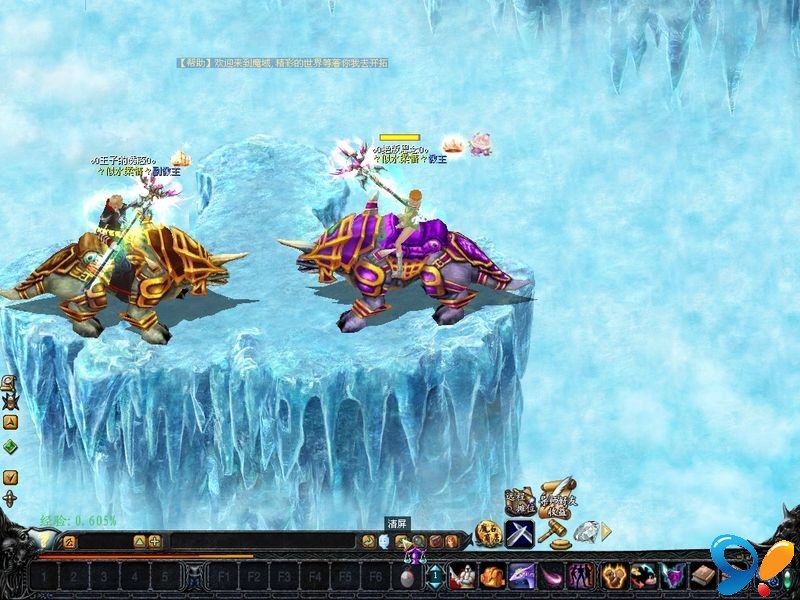Click the auction gavel icon
The width and height of the screenshot is (800, 600).
click(x=551, y=534)
